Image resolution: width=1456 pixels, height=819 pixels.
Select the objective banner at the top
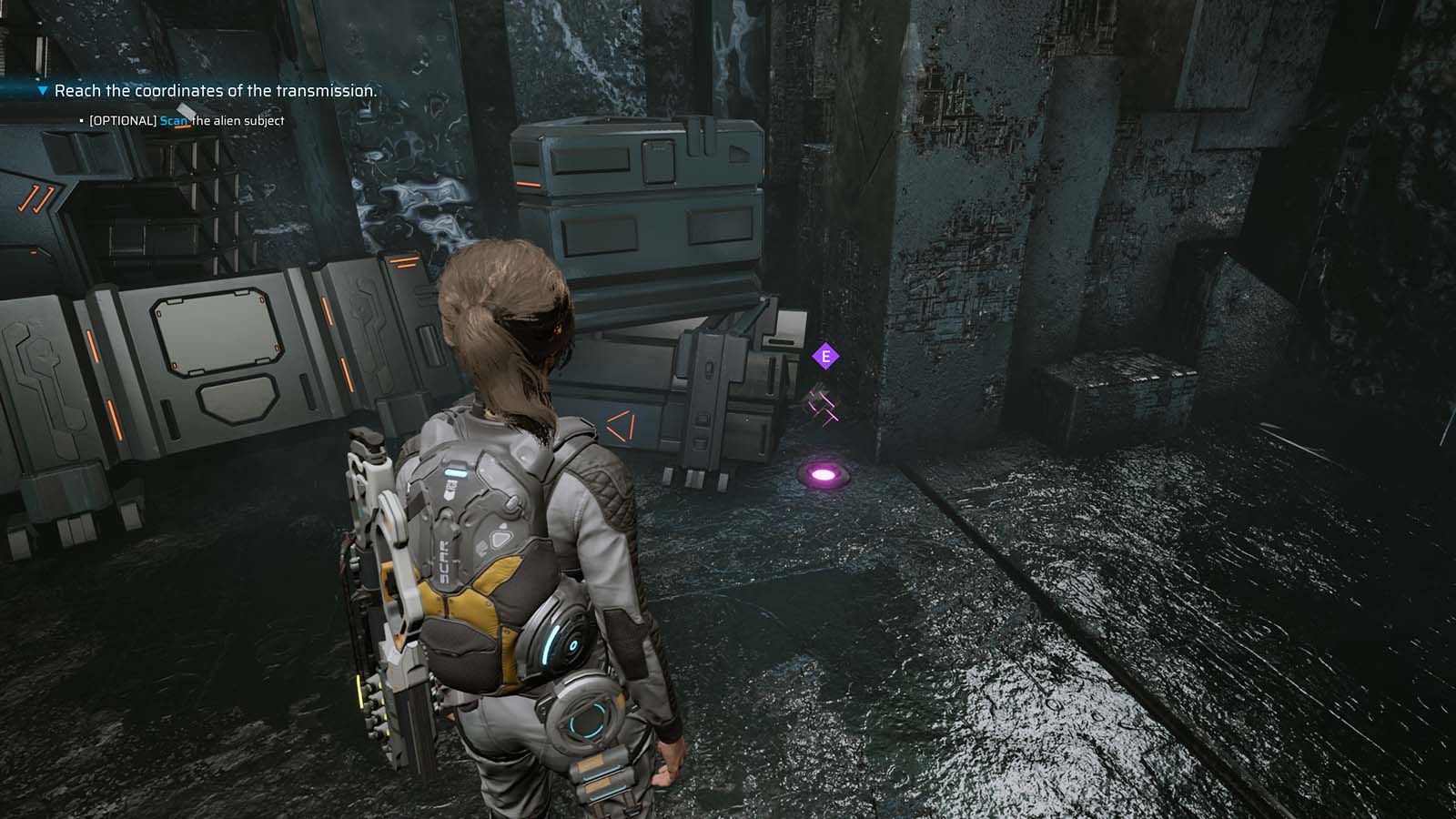pyautogui.click(x=215, y=91)
